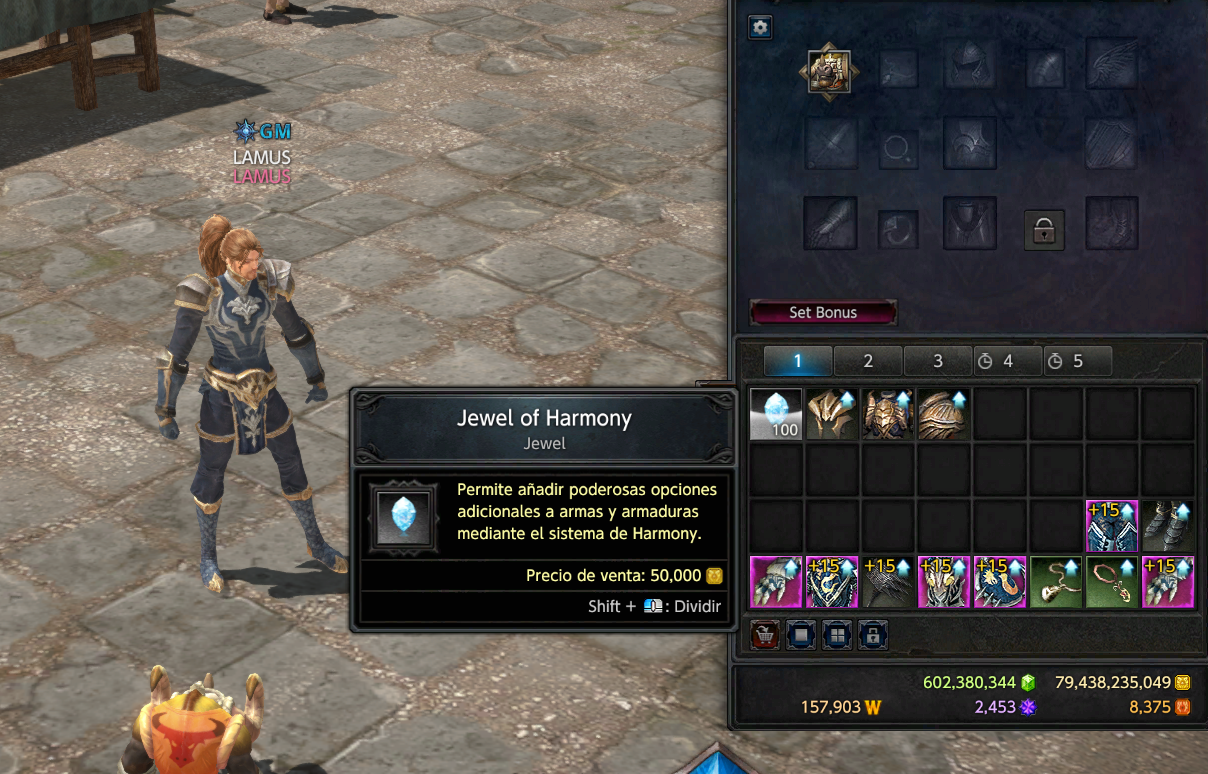
Task: Click the four-square grid sort button
Action: (x=836, y=635)
